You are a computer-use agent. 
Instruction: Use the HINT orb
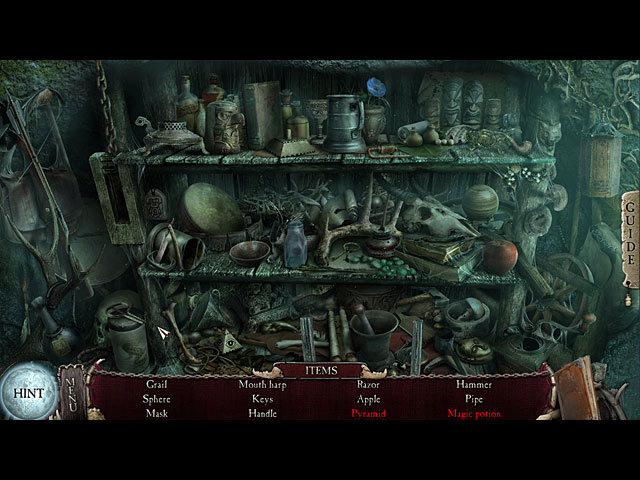point(27,391)
